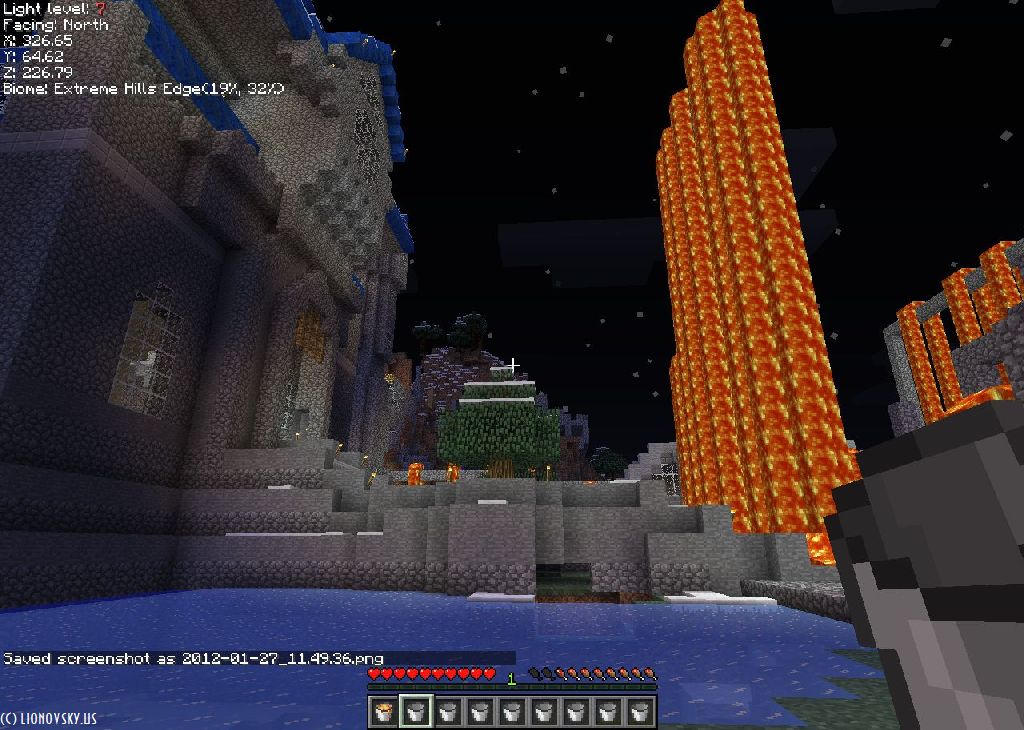Viewport: 1024px width, 730px height.
Task: Click the highlighted empty bucket slot
Action: (416, 711)
